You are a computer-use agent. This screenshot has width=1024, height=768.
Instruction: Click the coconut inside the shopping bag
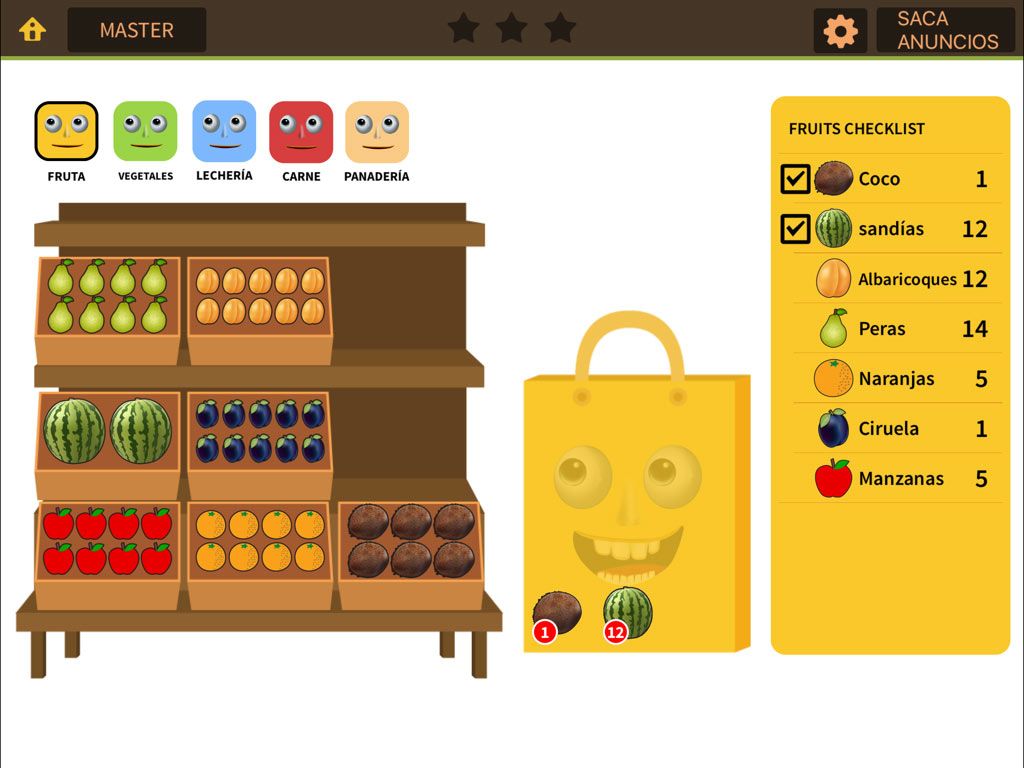click(x=556, y=612)
